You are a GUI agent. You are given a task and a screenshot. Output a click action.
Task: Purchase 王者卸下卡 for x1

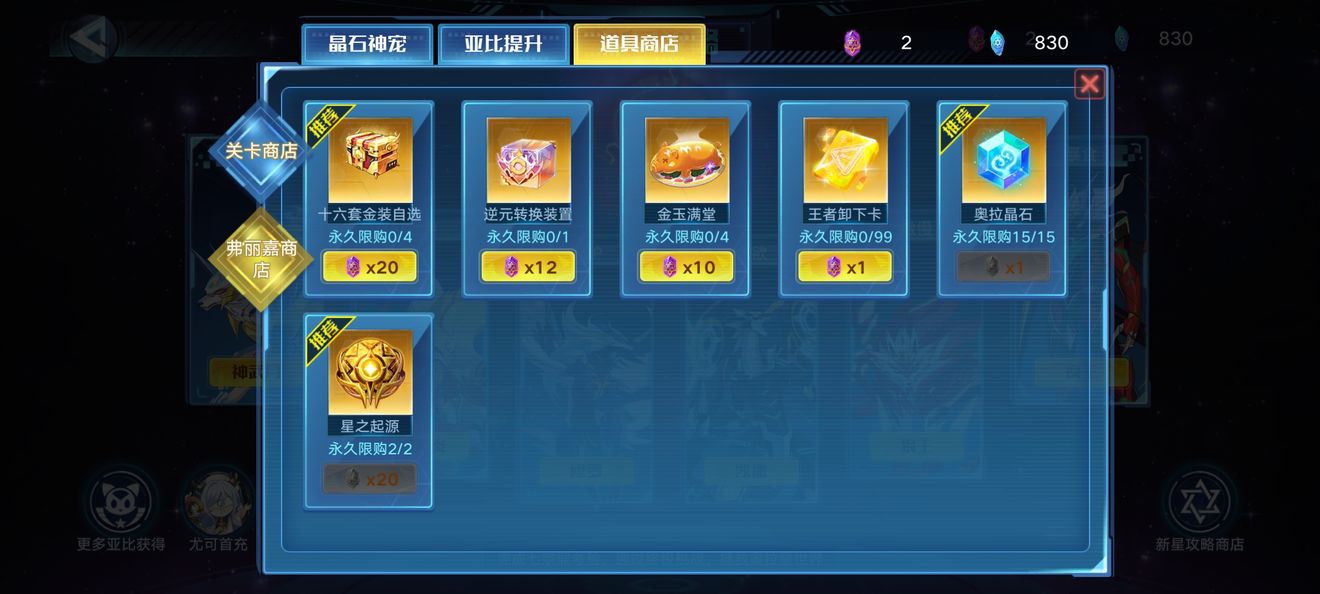pyautogui.click(x=845, y=267)
